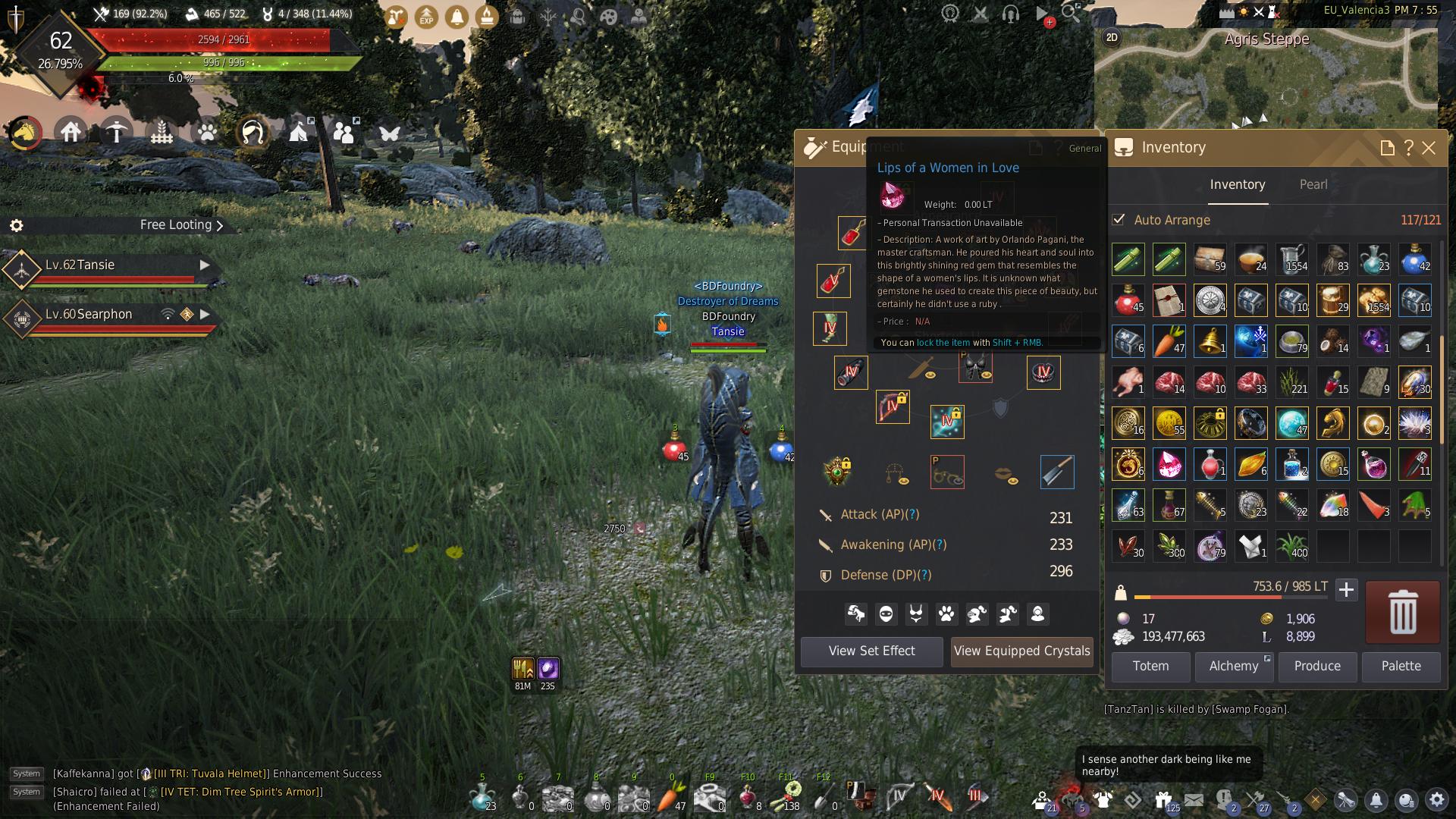This screenshot has height=819, width=1456.
Task: Open the Free Looting dropdown
Action: (x=181, y=225)
